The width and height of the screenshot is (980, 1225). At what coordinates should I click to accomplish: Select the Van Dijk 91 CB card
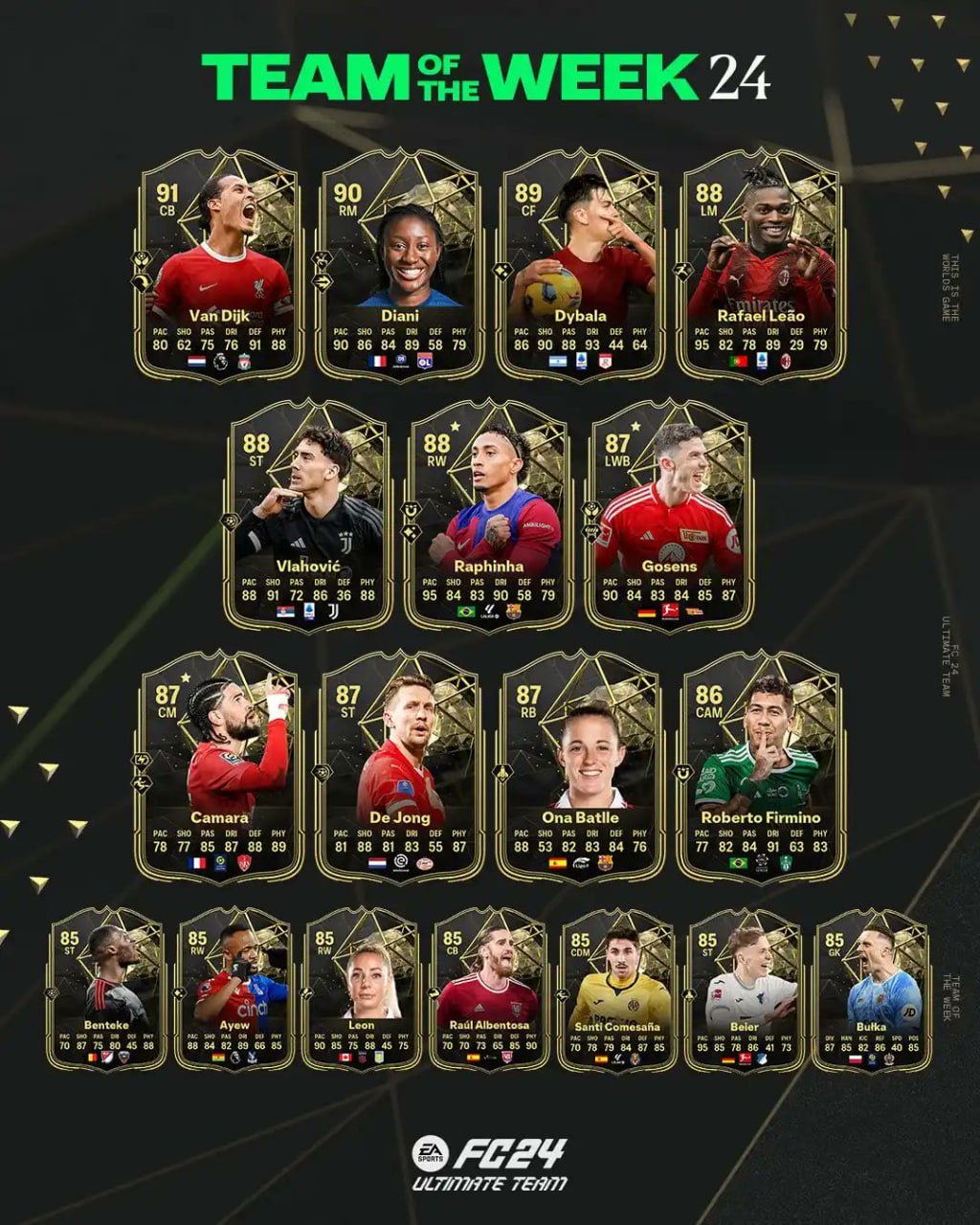pyautogui.click(x=219, y=263)
